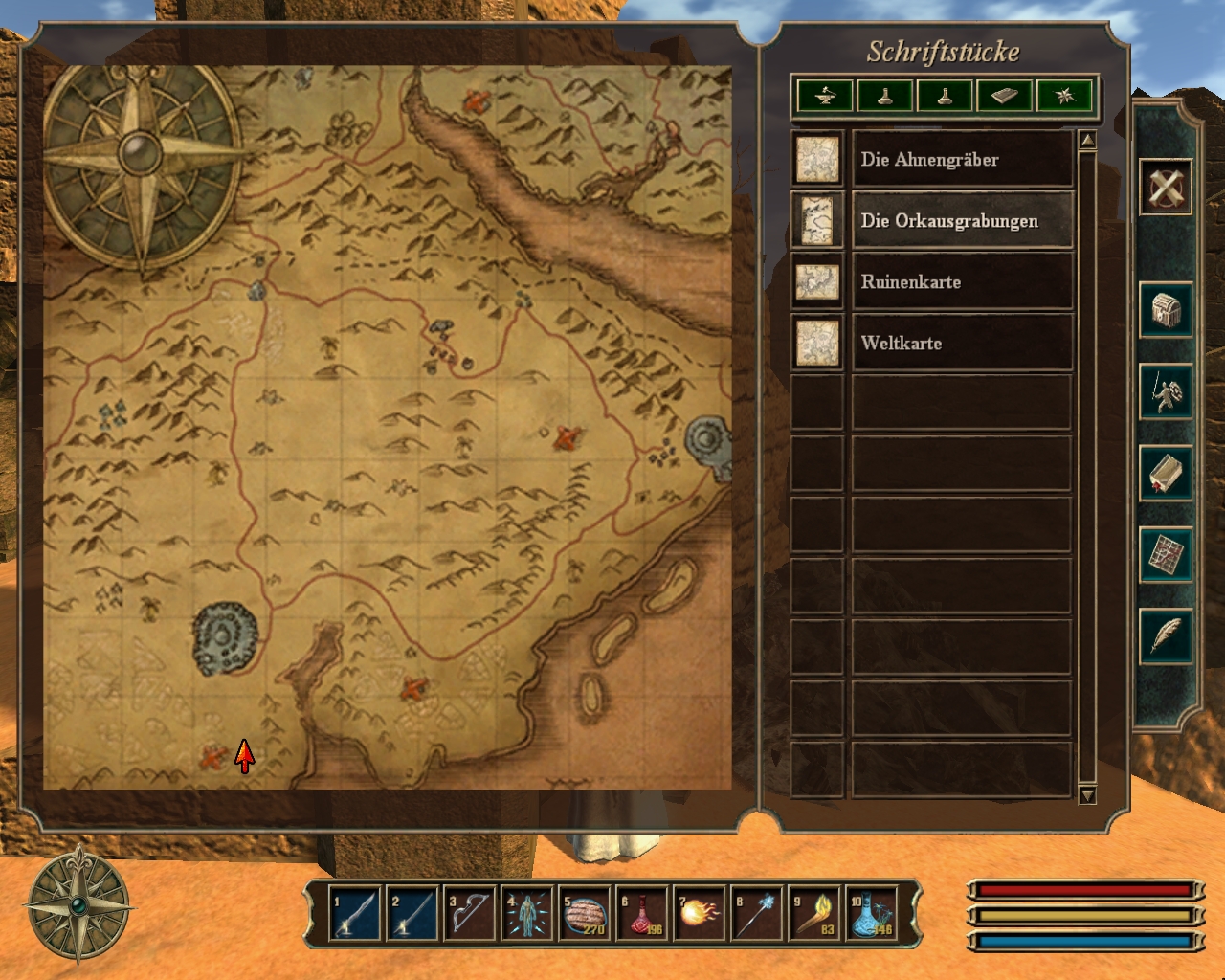
Task: Select the red potion in slot 6
Action: (642, 914)
